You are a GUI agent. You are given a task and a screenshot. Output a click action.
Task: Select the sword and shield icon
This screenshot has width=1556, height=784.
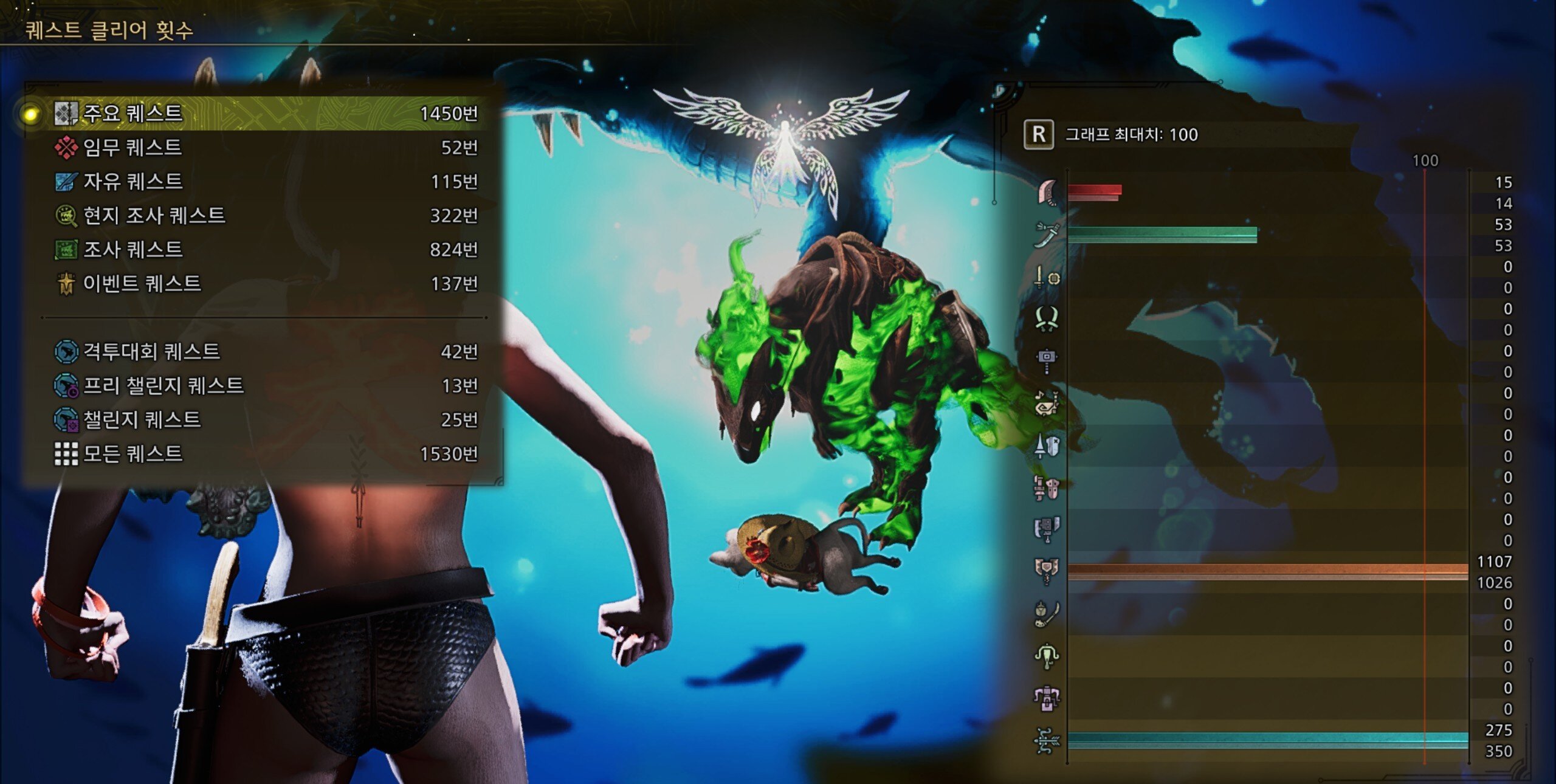coord(1047,277)
